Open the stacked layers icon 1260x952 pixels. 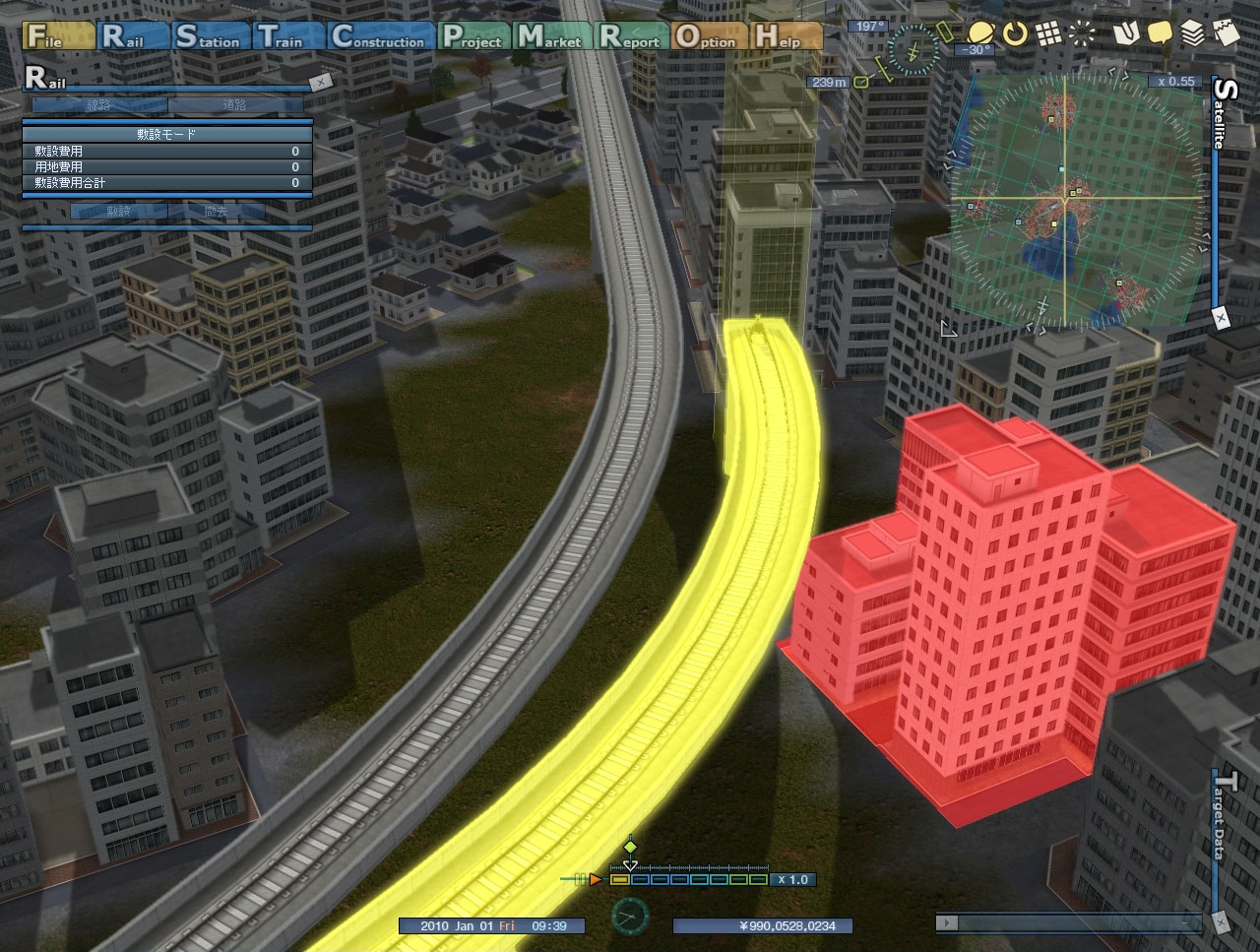click(x=1192, y=34)
